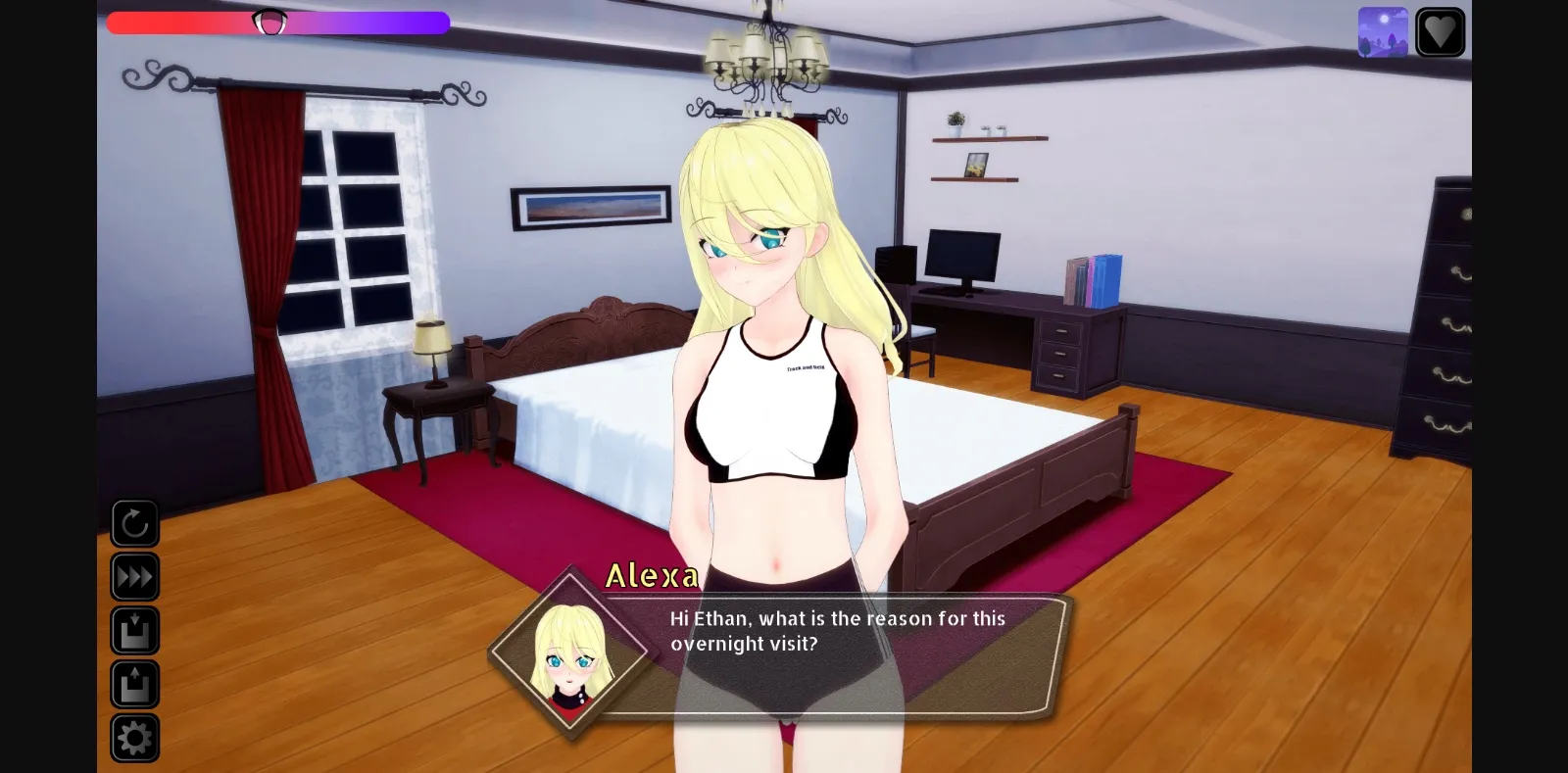Toggle the heart affection indicator
1568x773 pixels.
click(x=1441, y=30)
